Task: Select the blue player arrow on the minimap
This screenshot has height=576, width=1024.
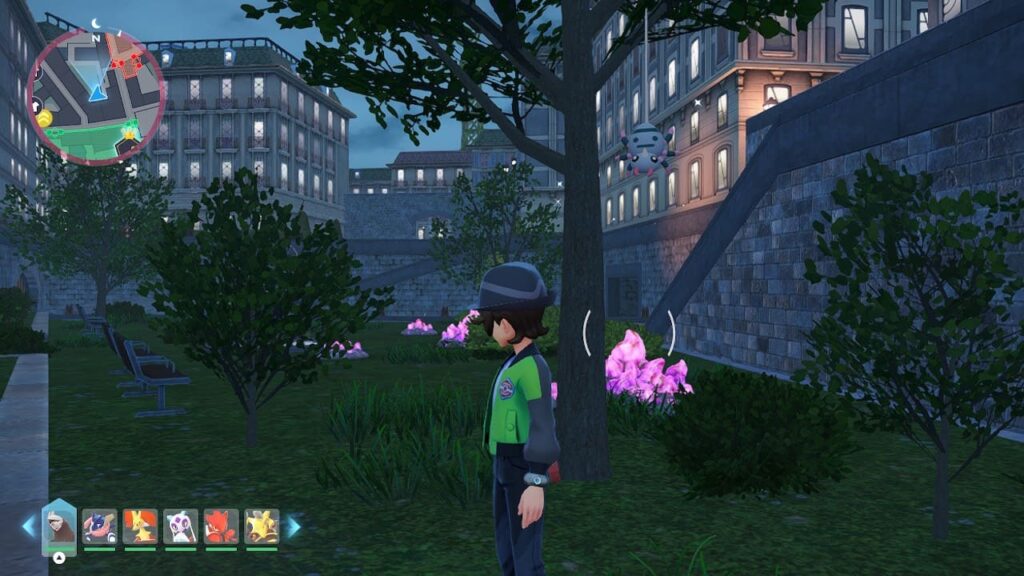Action: [x=97, y=93]
